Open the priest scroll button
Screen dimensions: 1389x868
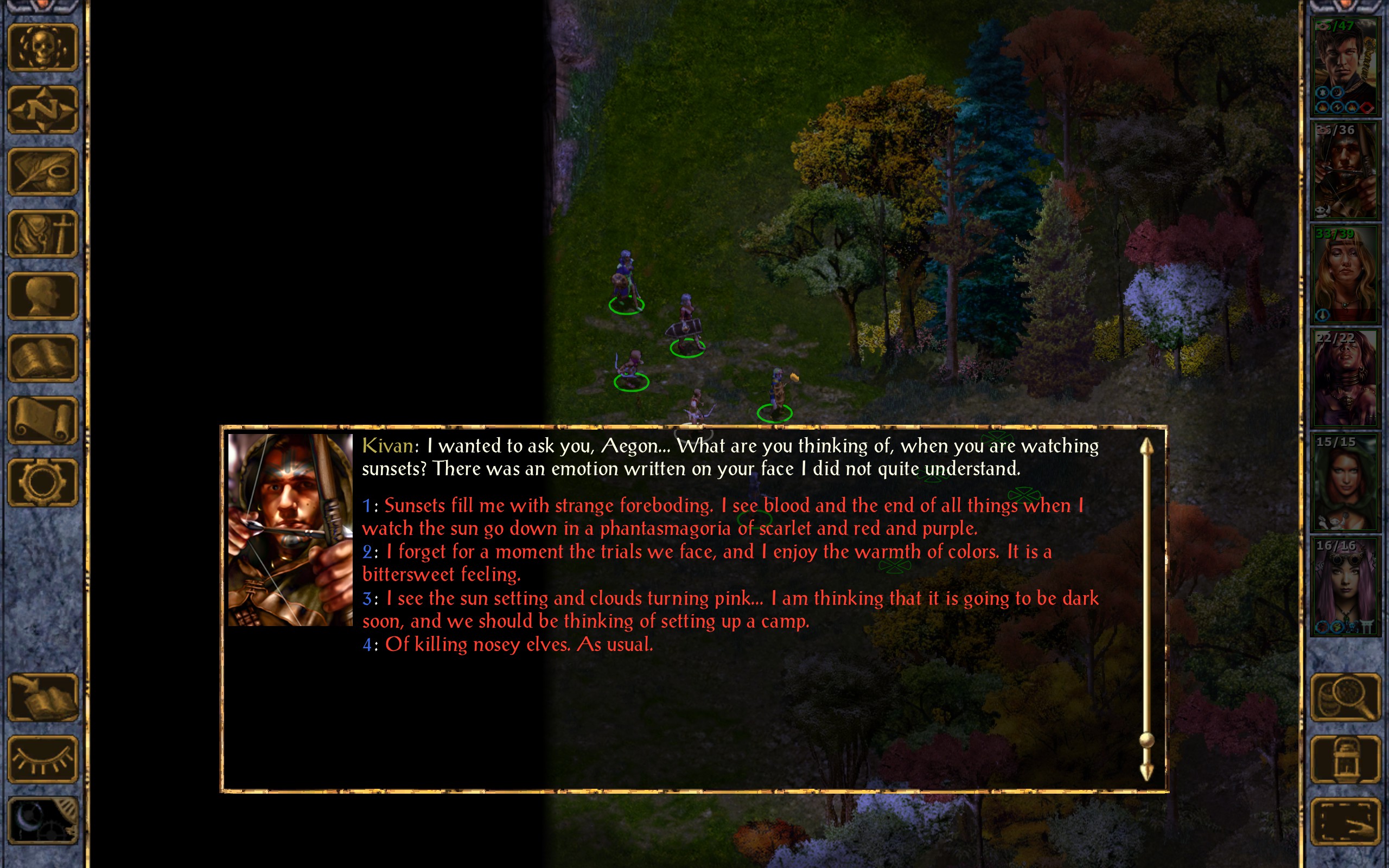[x=42, y=420]
